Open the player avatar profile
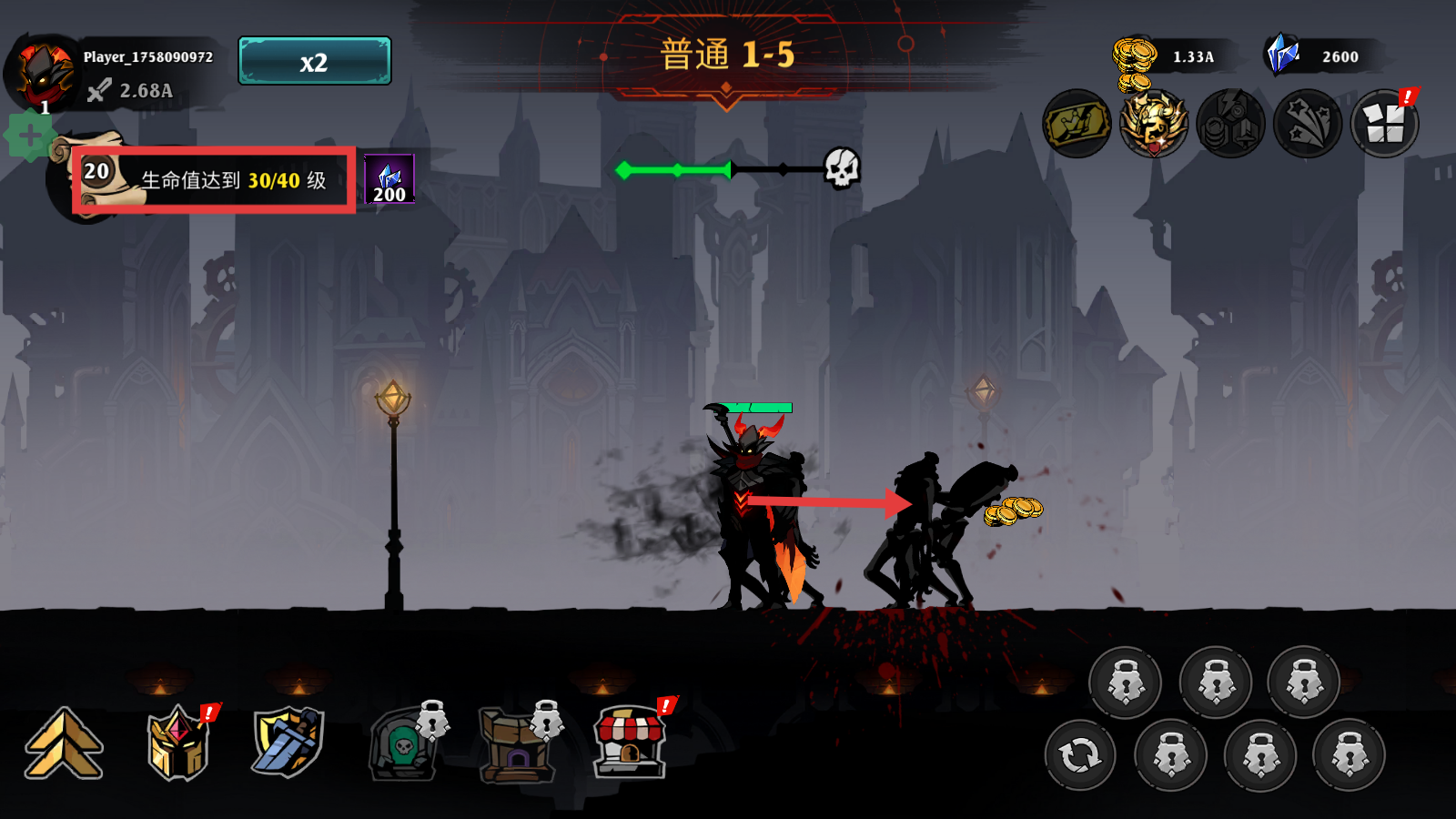Screen dimensions: 1456x819 click(42, 75)
